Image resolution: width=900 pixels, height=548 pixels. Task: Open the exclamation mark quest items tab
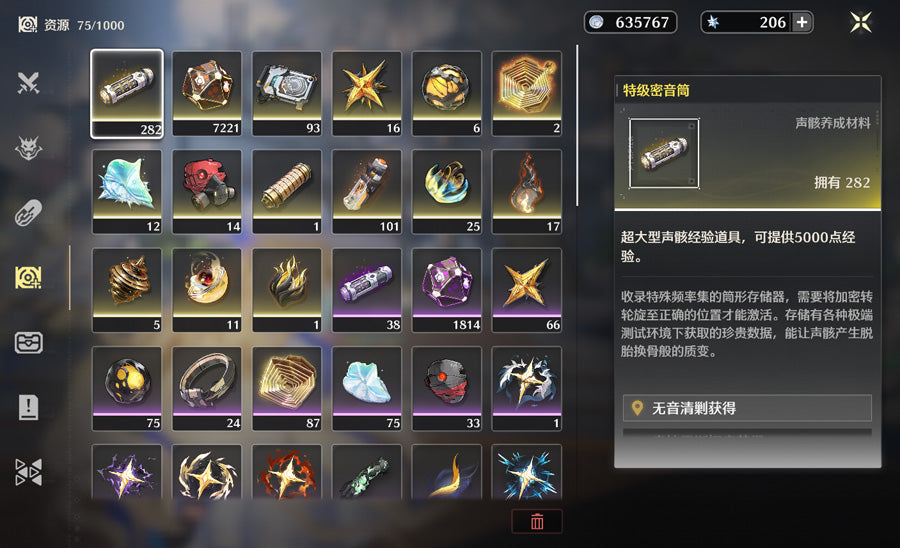tap(28, 407)
